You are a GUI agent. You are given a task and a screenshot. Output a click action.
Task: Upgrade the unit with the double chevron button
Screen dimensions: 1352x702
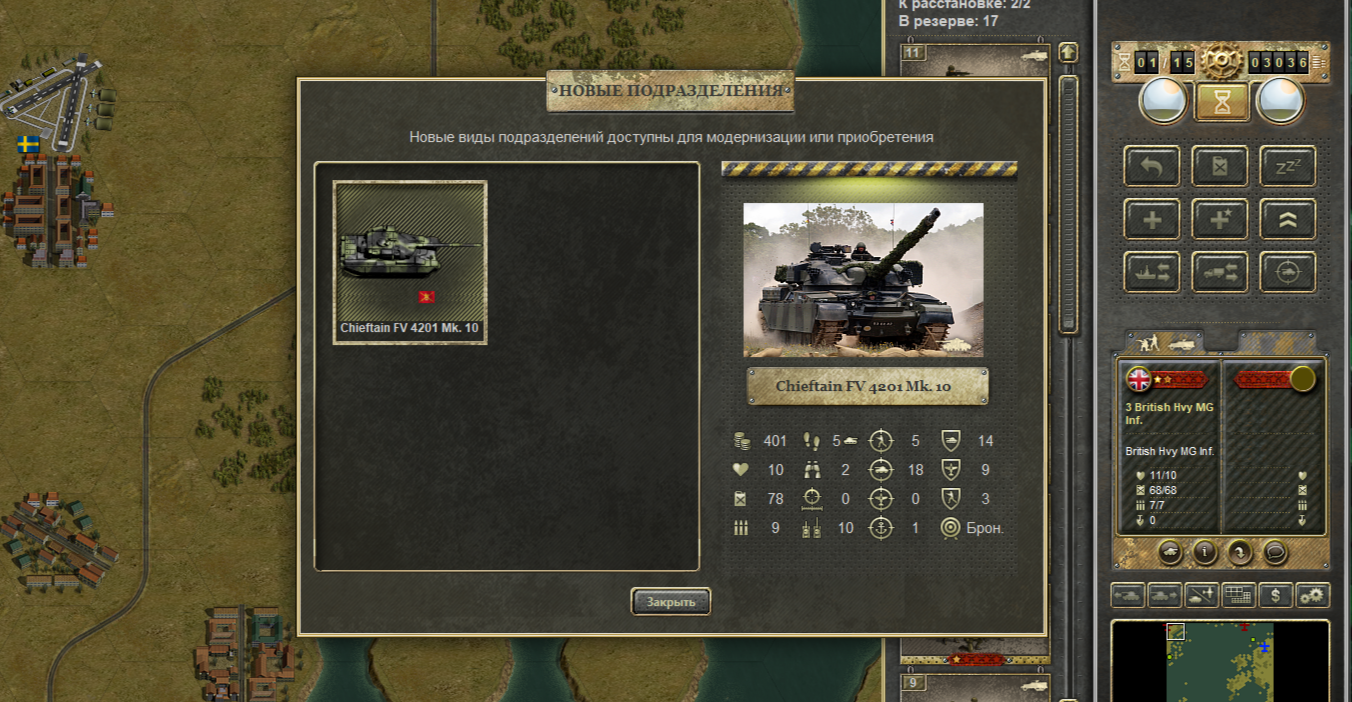point(1287,219)
